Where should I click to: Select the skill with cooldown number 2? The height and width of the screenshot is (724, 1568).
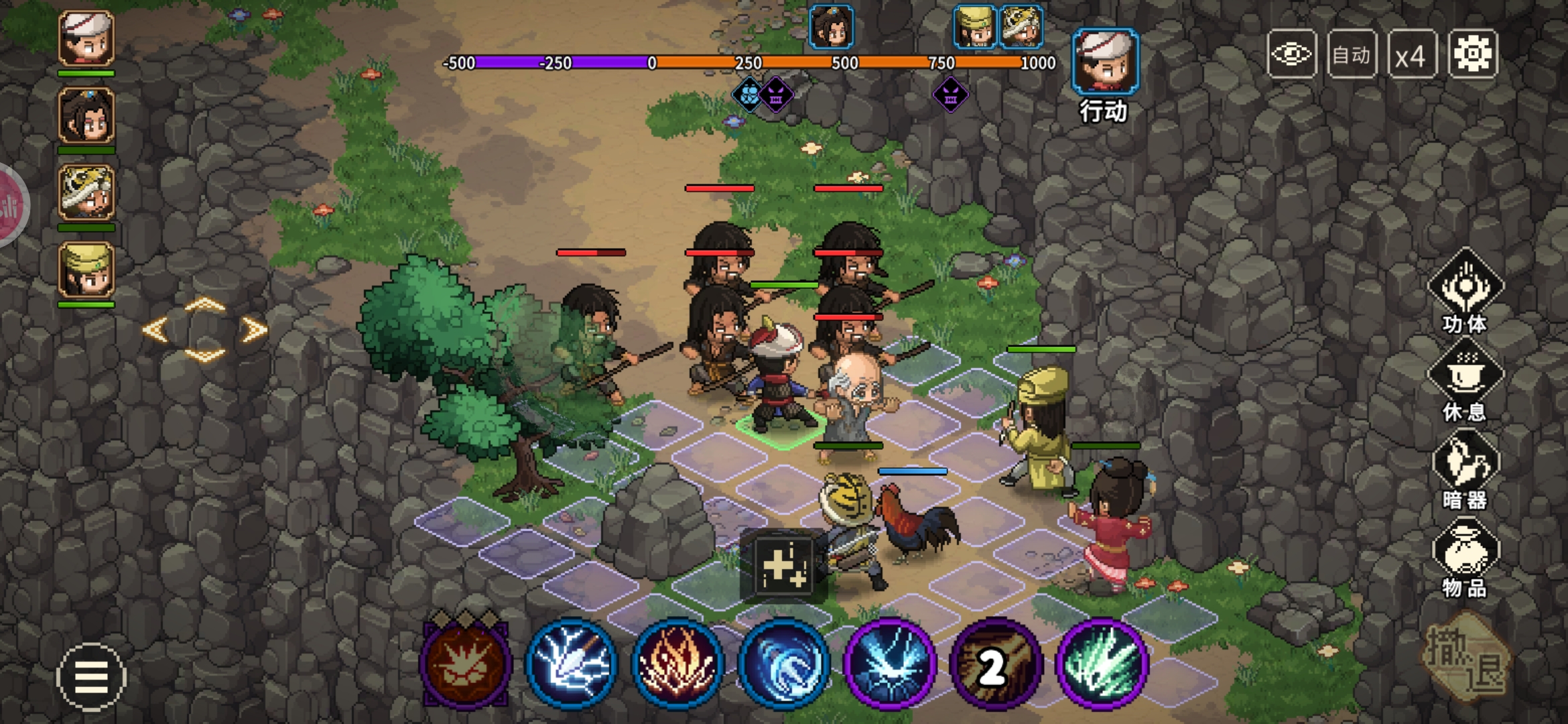pyautogui.click(x=996, y=664)
